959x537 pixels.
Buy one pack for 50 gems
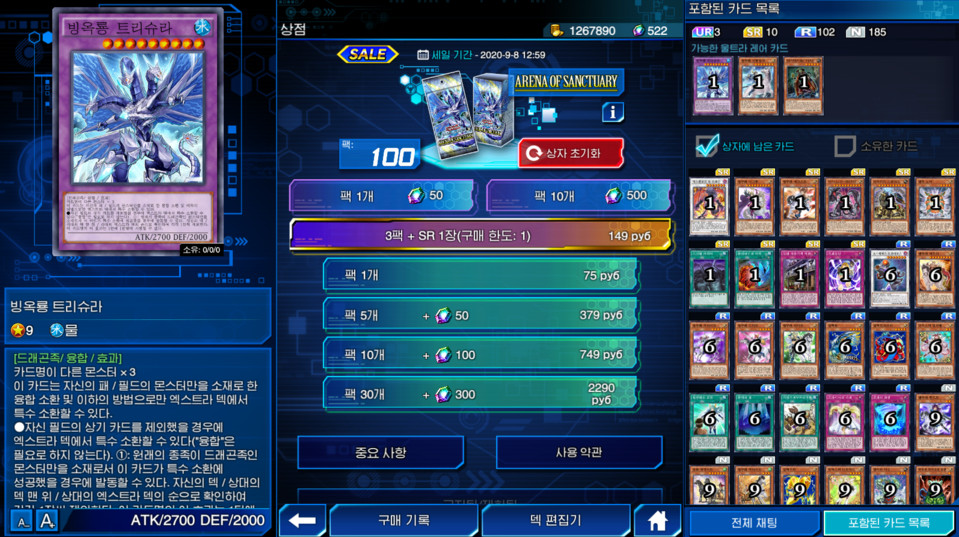(x=381, y=196)
